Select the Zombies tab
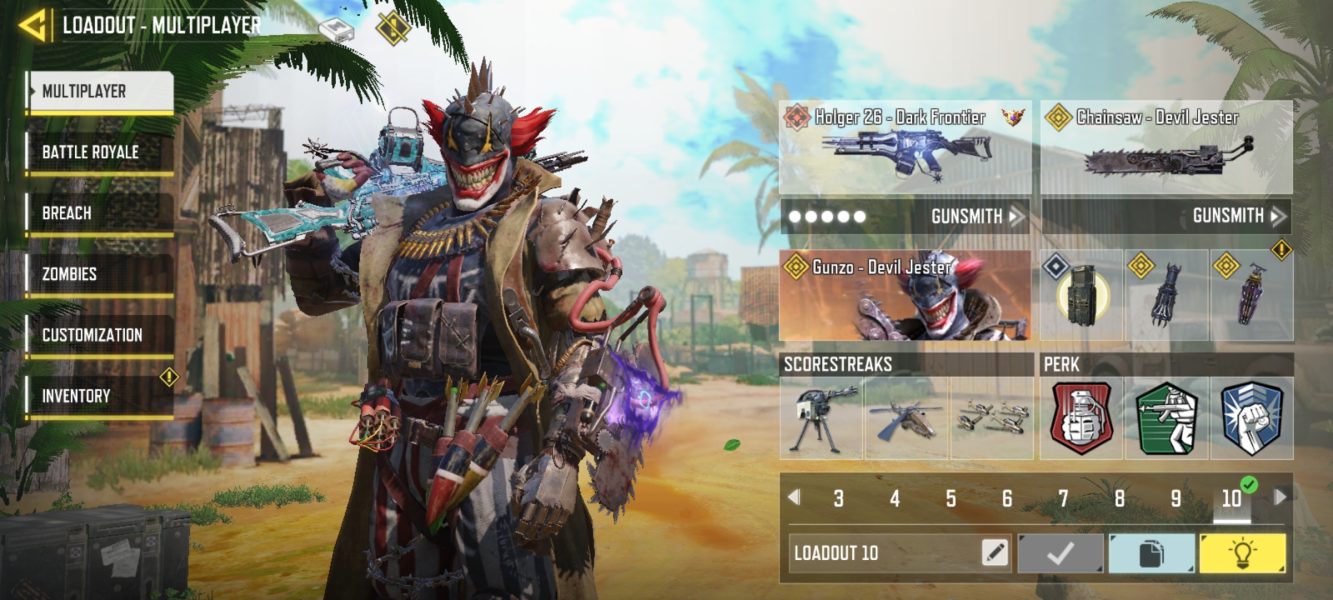The height and width of the screenshot is (600, 1333). [x=100, y=275]
